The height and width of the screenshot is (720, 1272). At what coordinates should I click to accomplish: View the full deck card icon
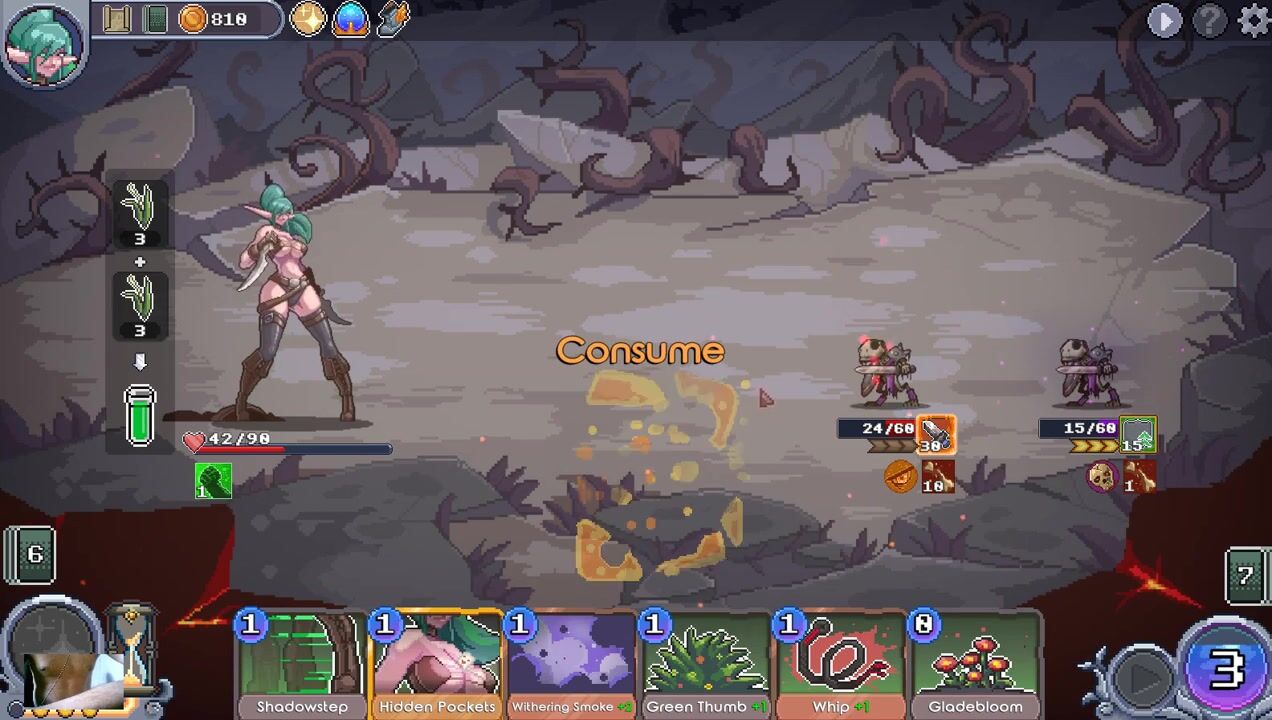[x=155, y=19]
